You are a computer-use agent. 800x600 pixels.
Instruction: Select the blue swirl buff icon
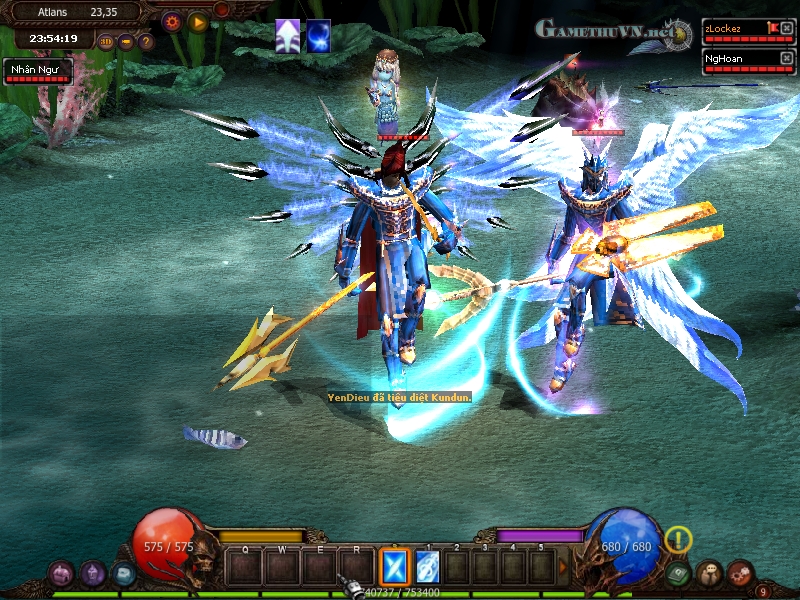click(x=318, y=35)
